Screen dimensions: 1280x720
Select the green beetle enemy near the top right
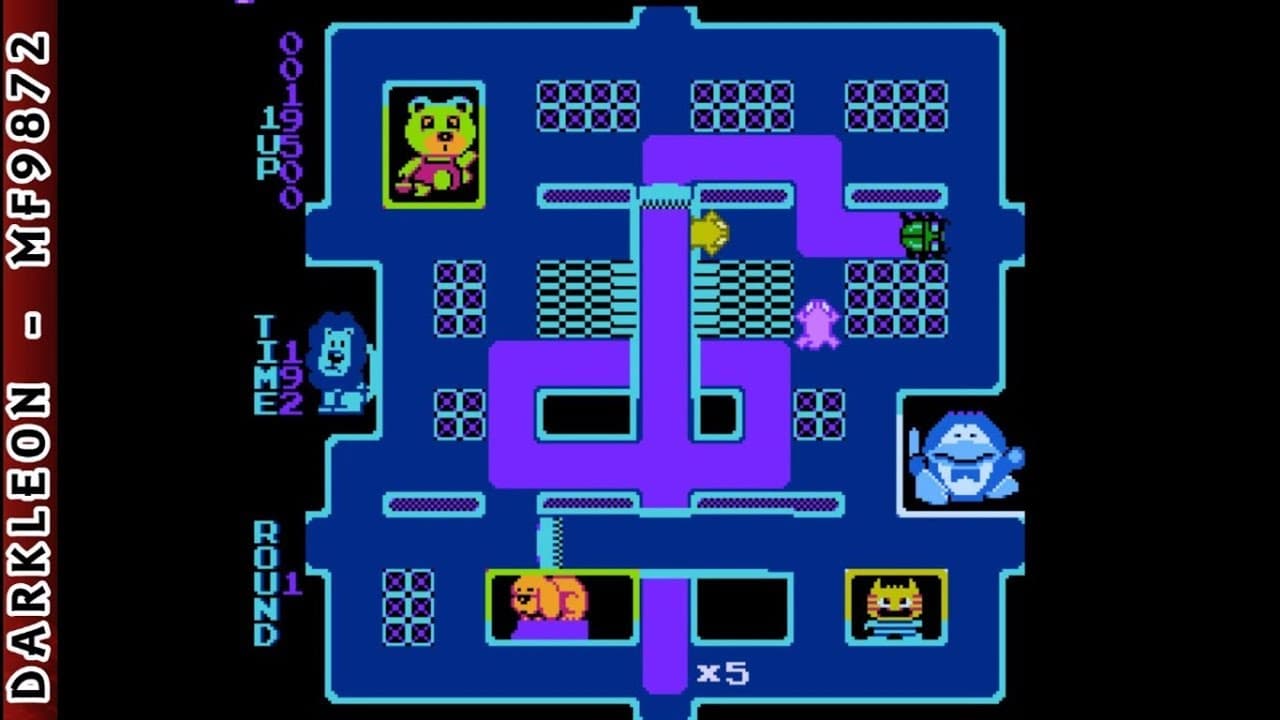(x=925, y=235)
